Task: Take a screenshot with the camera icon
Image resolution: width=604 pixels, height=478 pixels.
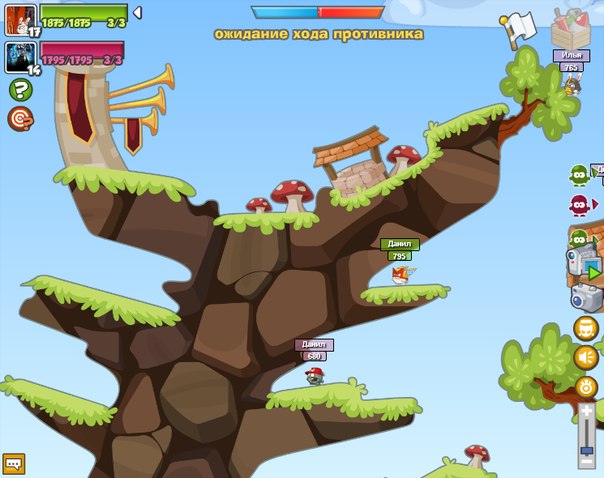Action: point(585,296)
